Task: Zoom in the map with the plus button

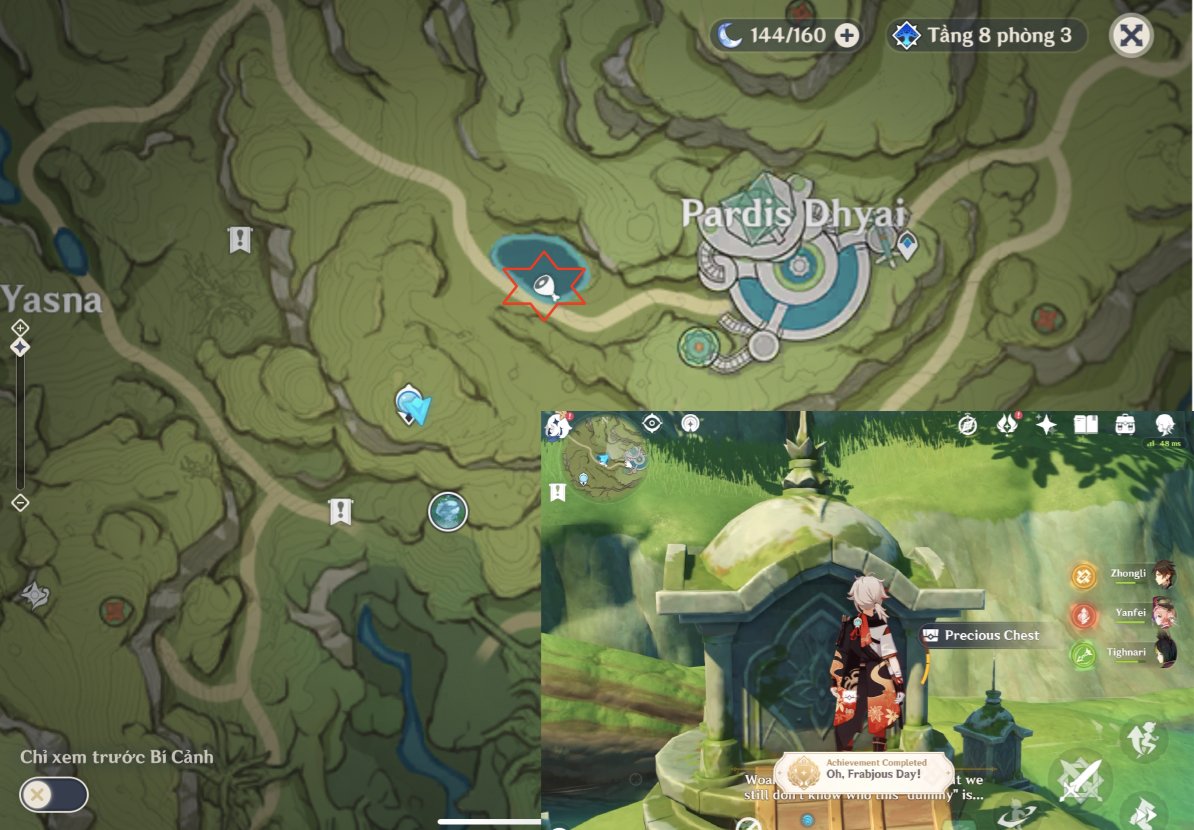Action: [20, 328]
